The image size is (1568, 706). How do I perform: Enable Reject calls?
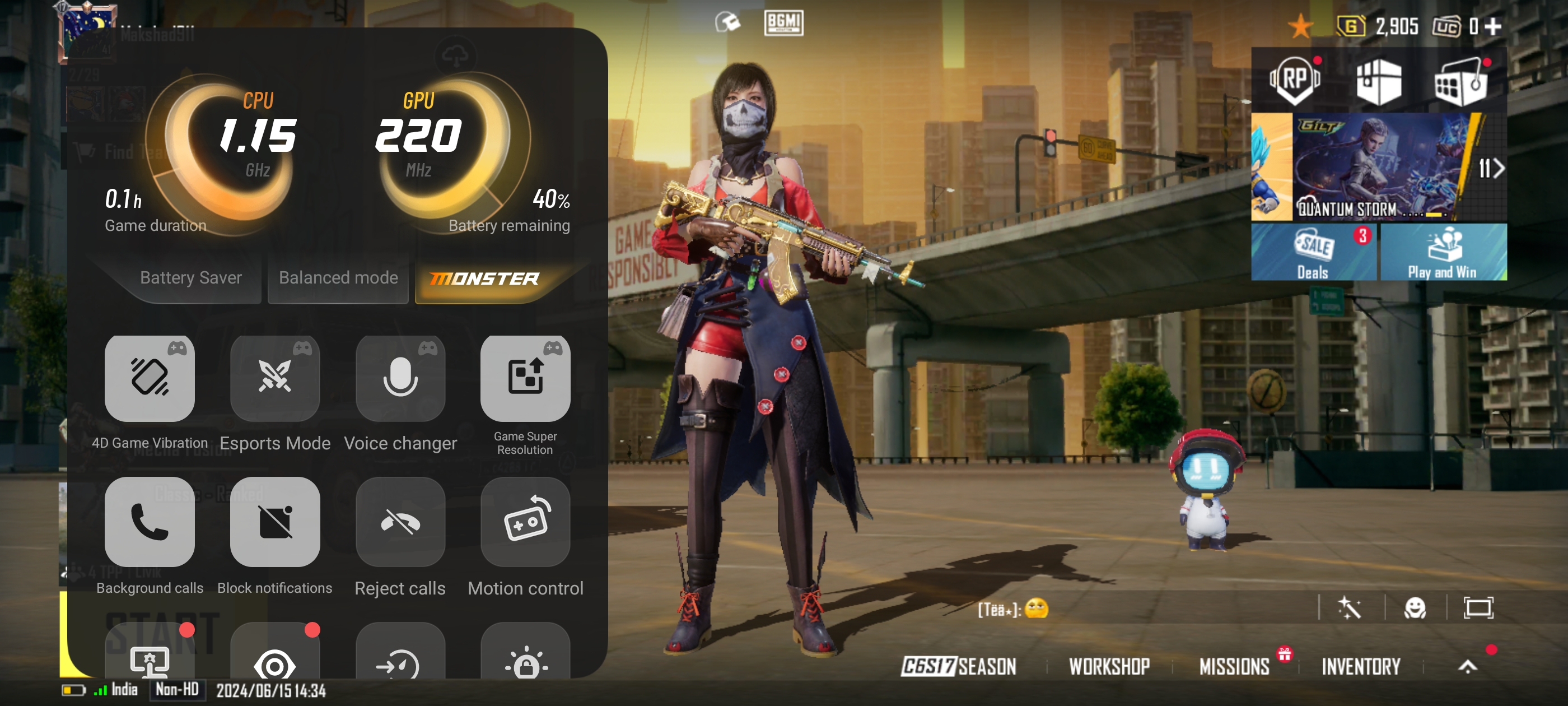(x=400, y=522)
